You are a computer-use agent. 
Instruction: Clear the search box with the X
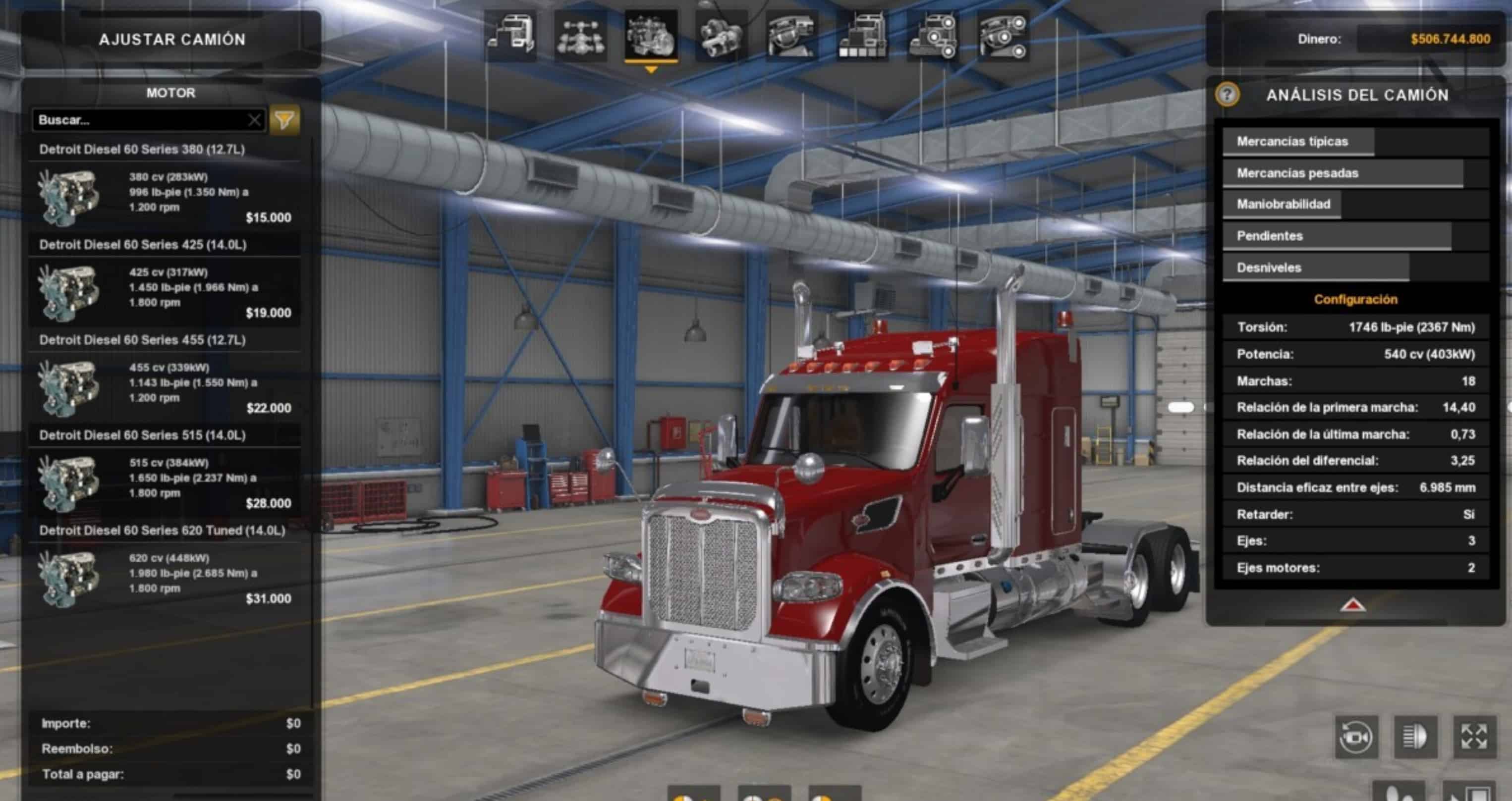(254, 120)
